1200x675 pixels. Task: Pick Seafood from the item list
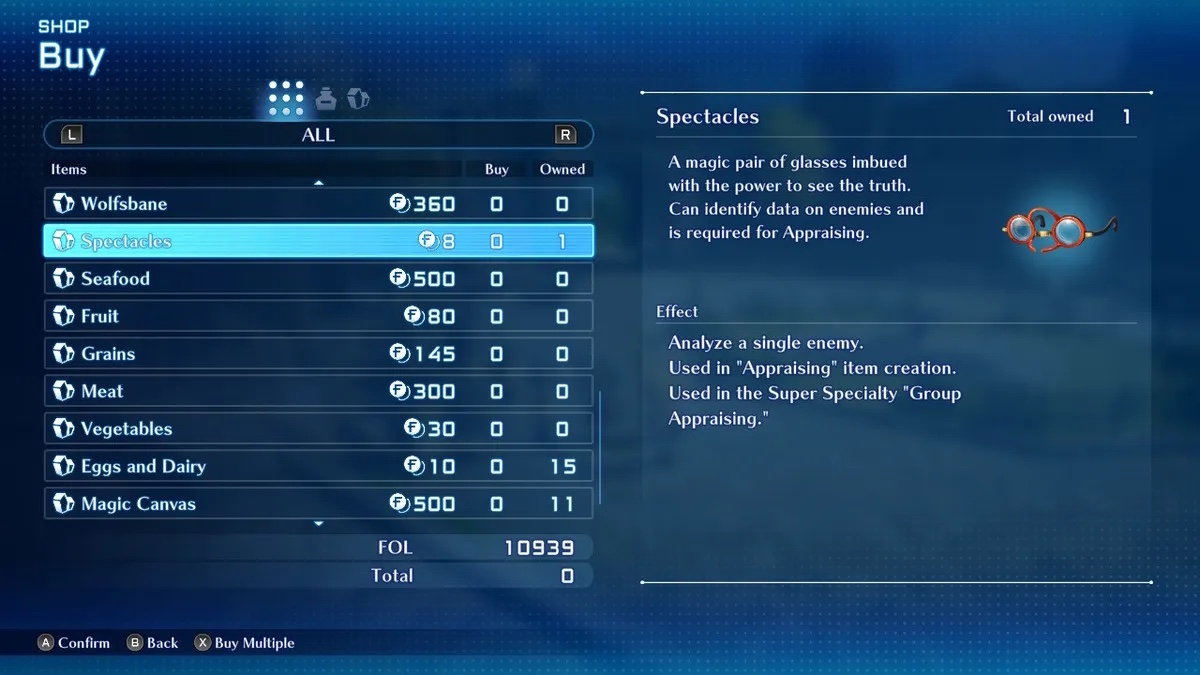click(x=318, y=279)
